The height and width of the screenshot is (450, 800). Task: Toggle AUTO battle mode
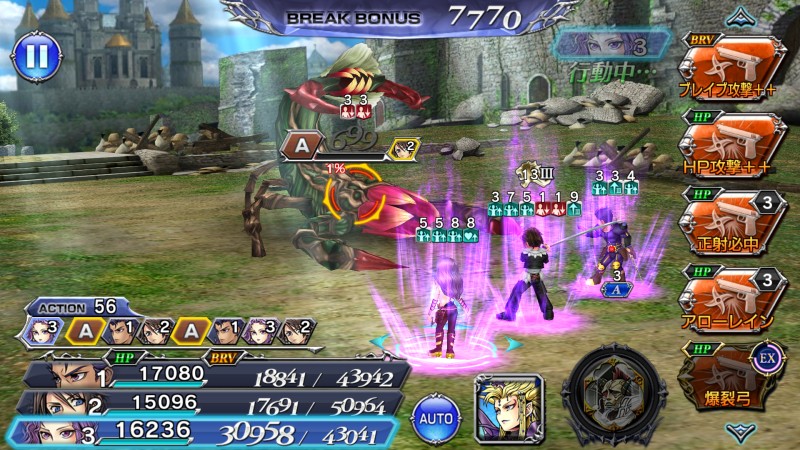pos(435,413)
